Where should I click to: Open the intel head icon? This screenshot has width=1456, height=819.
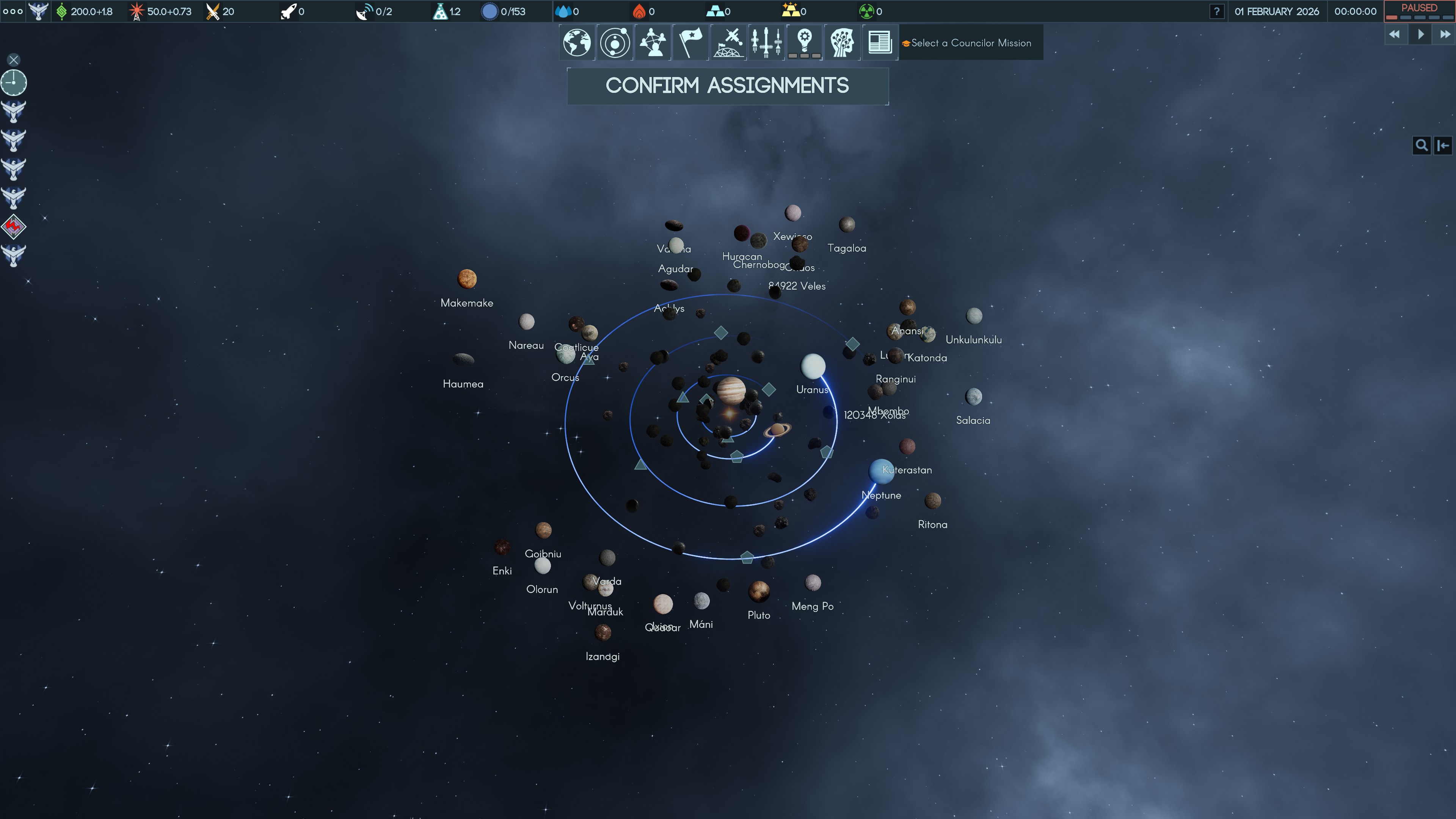[842, 42]
